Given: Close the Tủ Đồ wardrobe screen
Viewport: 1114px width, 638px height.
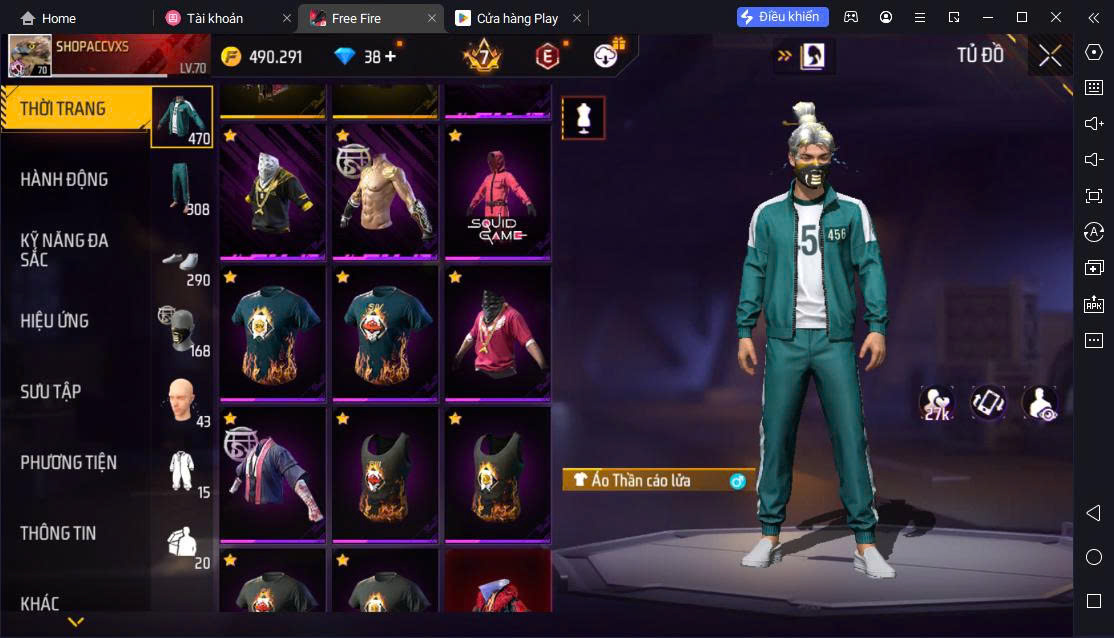Looking at the screenshot, I should (1050, 56).
